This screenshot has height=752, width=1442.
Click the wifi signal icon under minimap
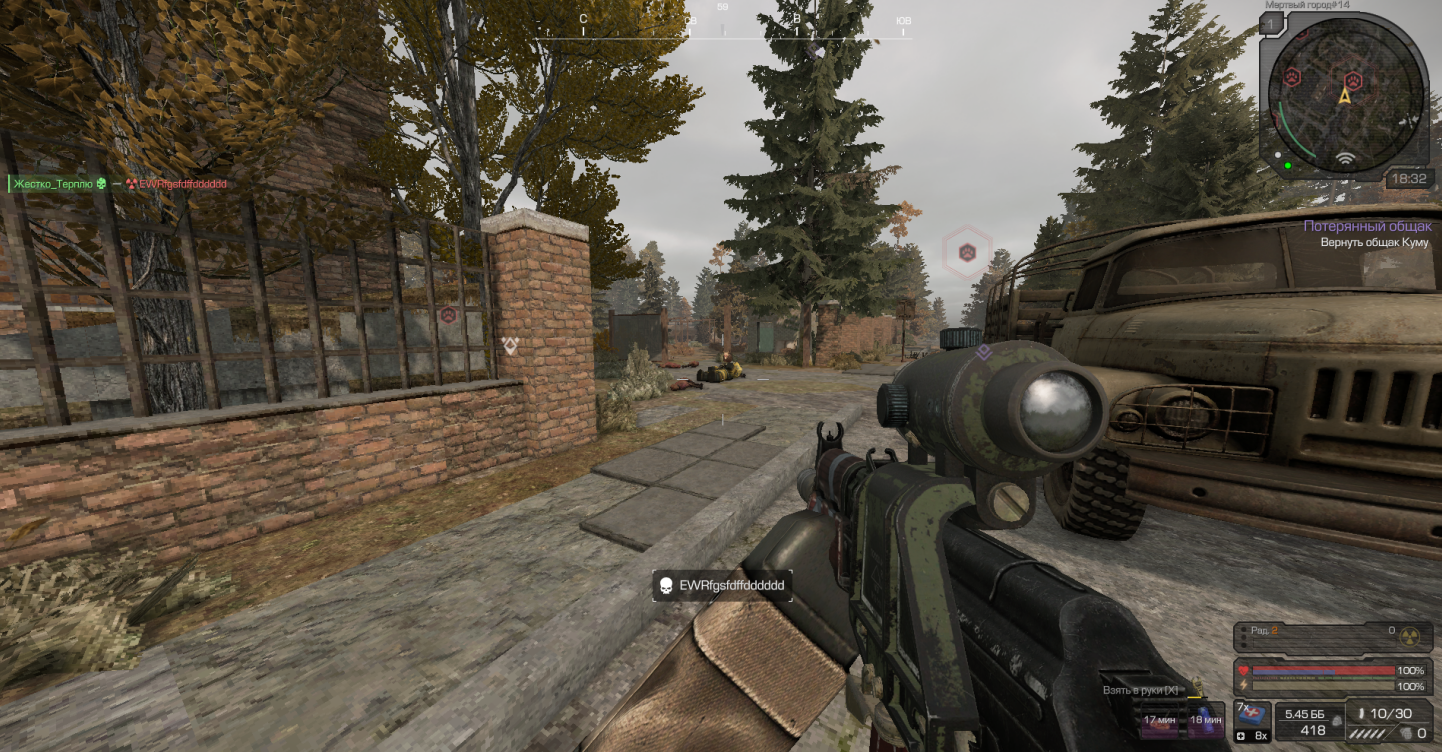click(x=1345, y=159)
